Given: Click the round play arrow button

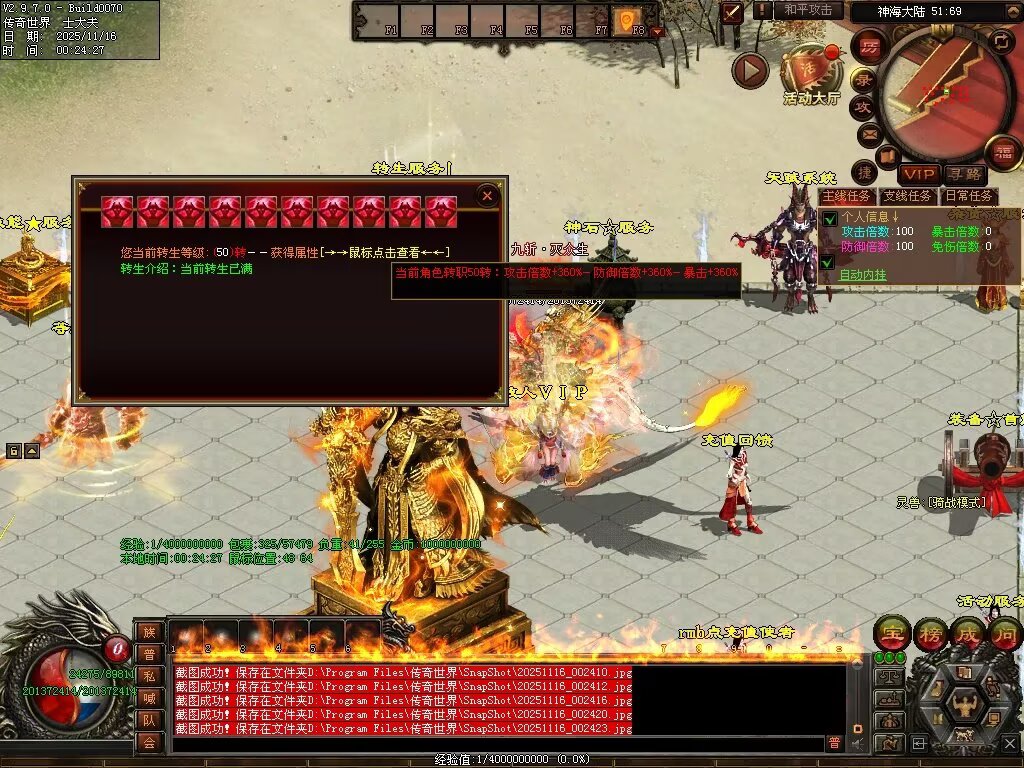Looking at the screenshot, I should tap(750, 70).
